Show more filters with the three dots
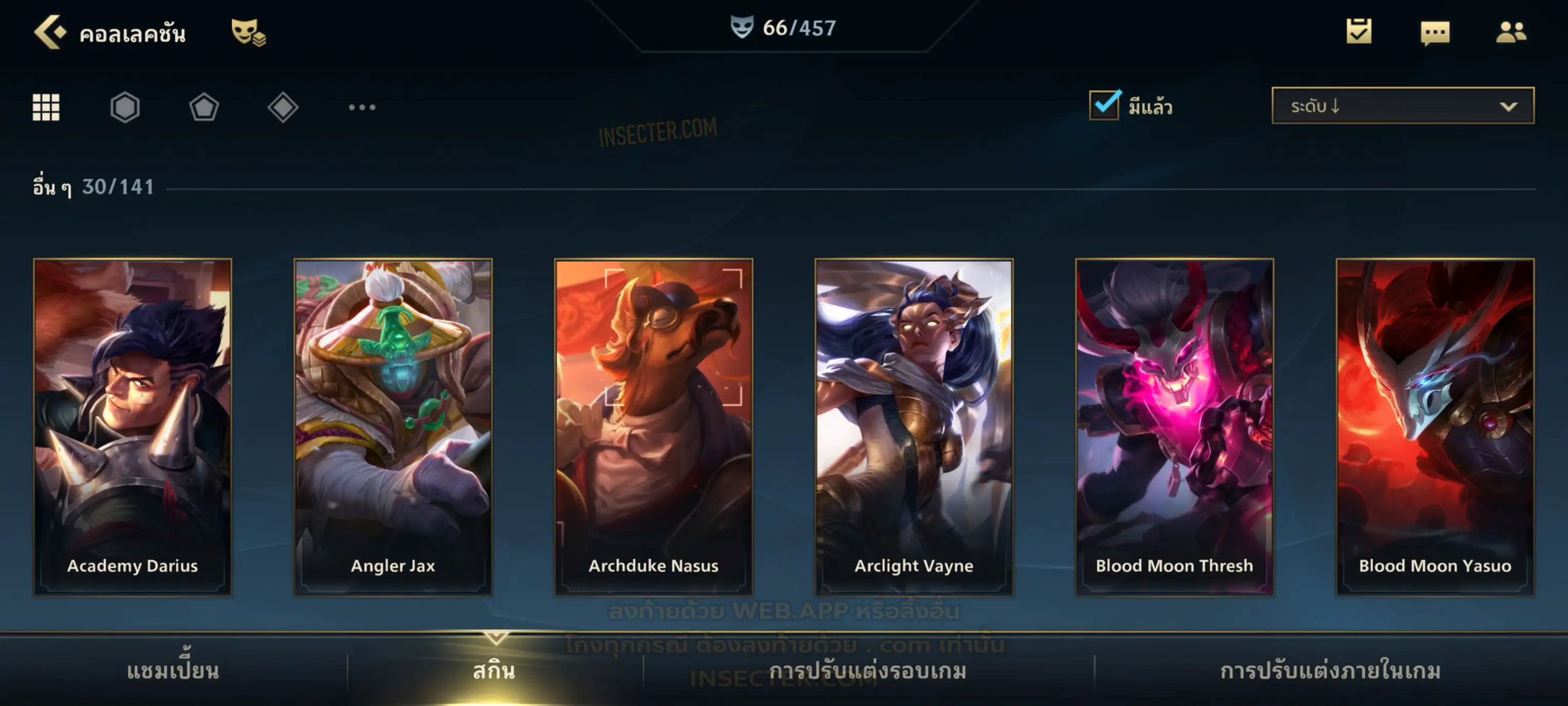1568x706 pixels. click(x=362, y=108)
